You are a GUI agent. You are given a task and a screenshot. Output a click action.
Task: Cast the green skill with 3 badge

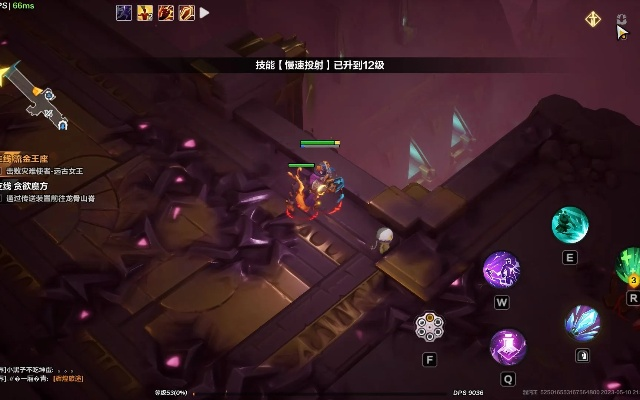pyautogui.click(x=630, y=265)
